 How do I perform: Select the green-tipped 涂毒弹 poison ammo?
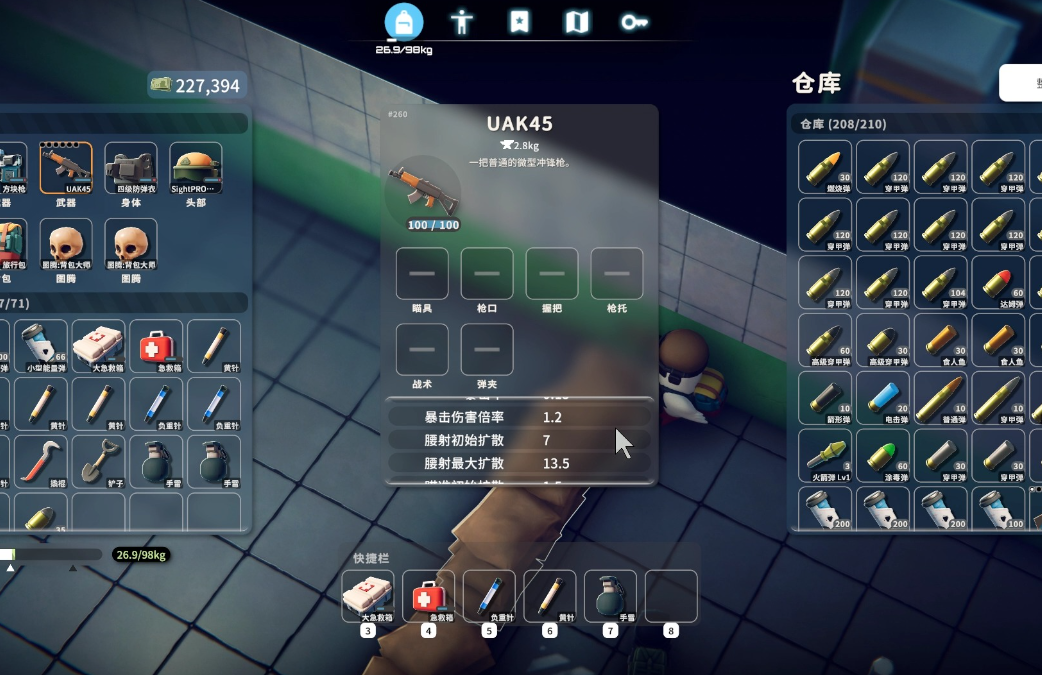point(883,455)
